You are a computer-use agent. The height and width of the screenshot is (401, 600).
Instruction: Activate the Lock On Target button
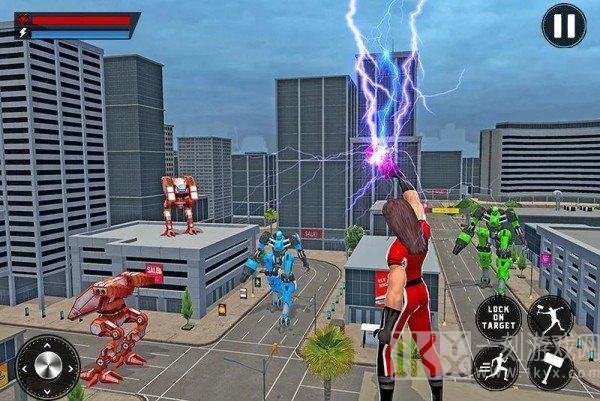(x=498, y=316)
